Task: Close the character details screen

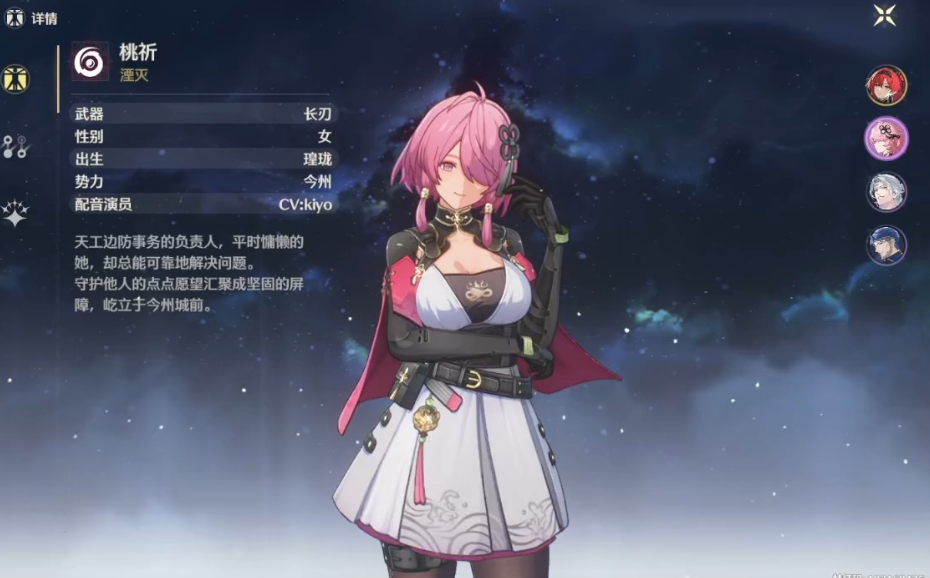Action: point(885,14)
